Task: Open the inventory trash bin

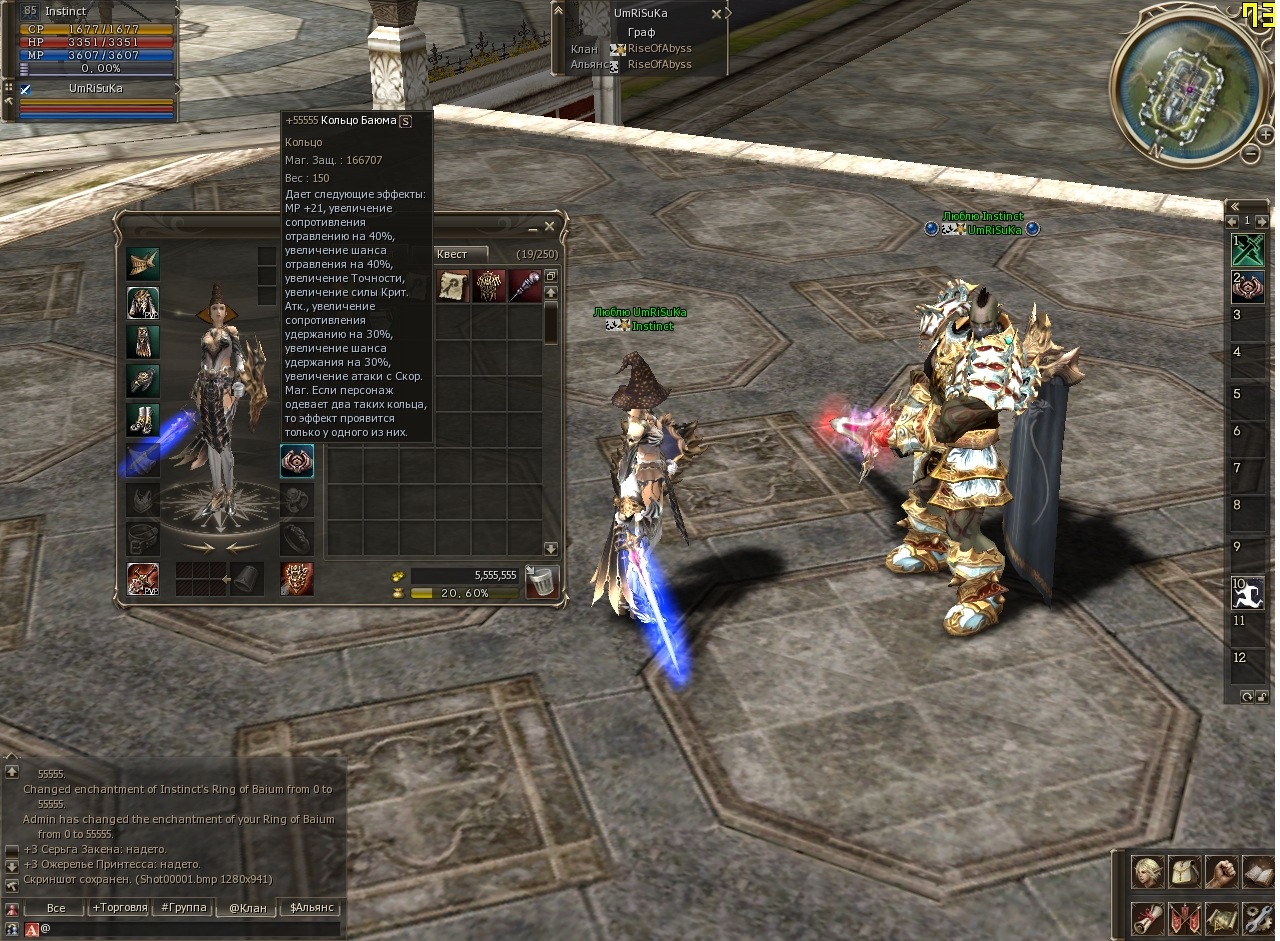Action: [542, 582]
